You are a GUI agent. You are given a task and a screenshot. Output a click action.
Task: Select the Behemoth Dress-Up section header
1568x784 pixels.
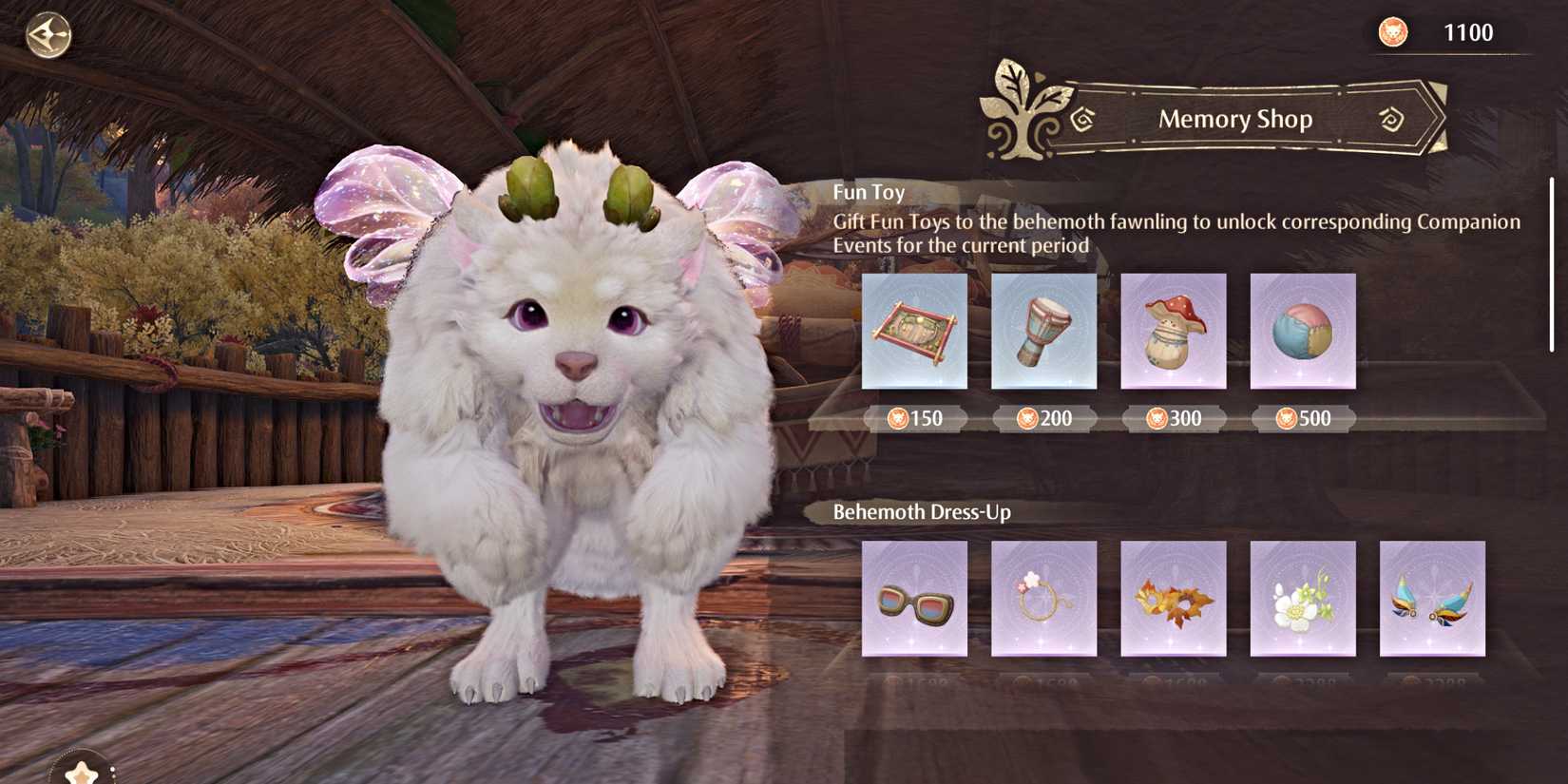(923, 511)
